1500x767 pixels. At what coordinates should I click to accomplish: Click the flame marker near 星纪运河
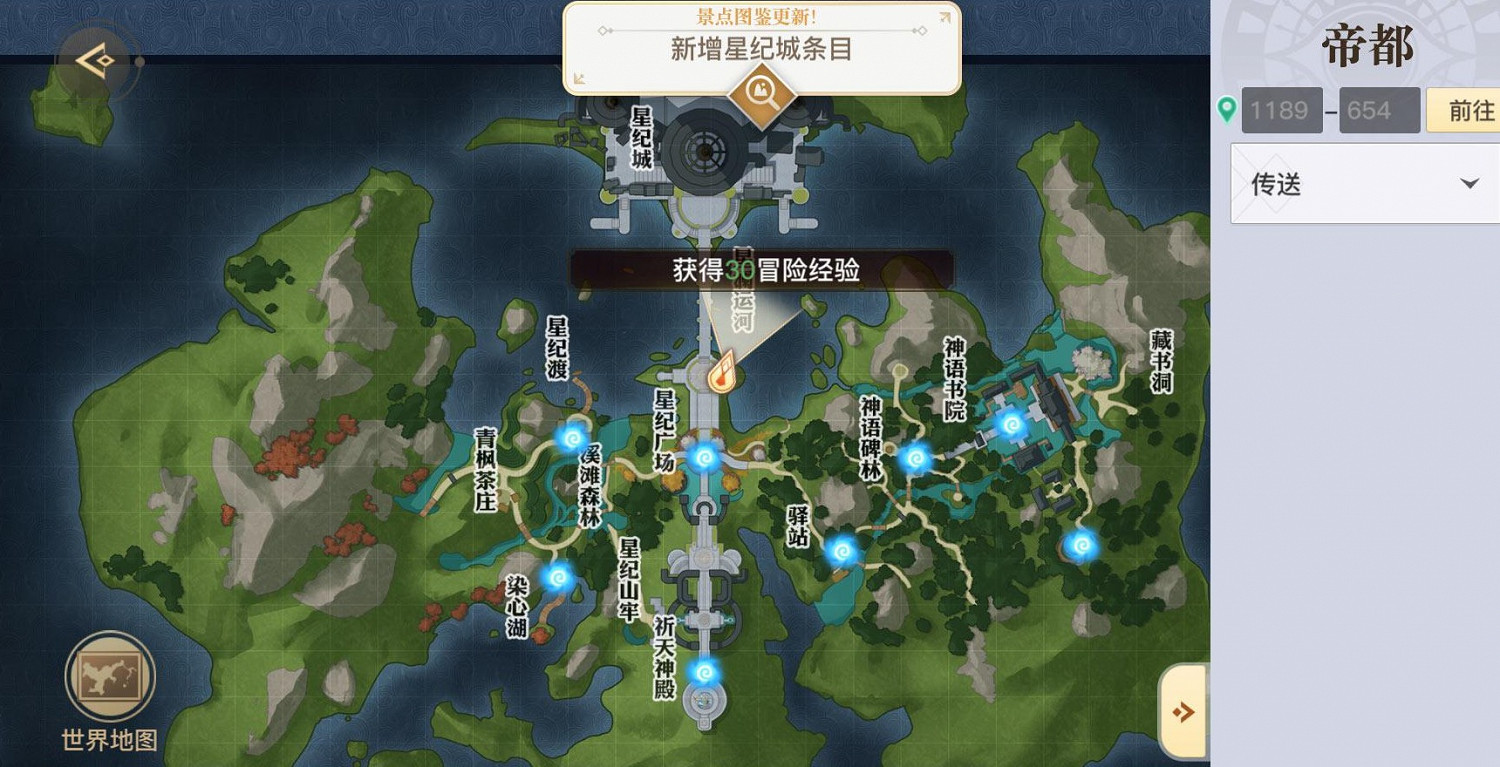722,370
